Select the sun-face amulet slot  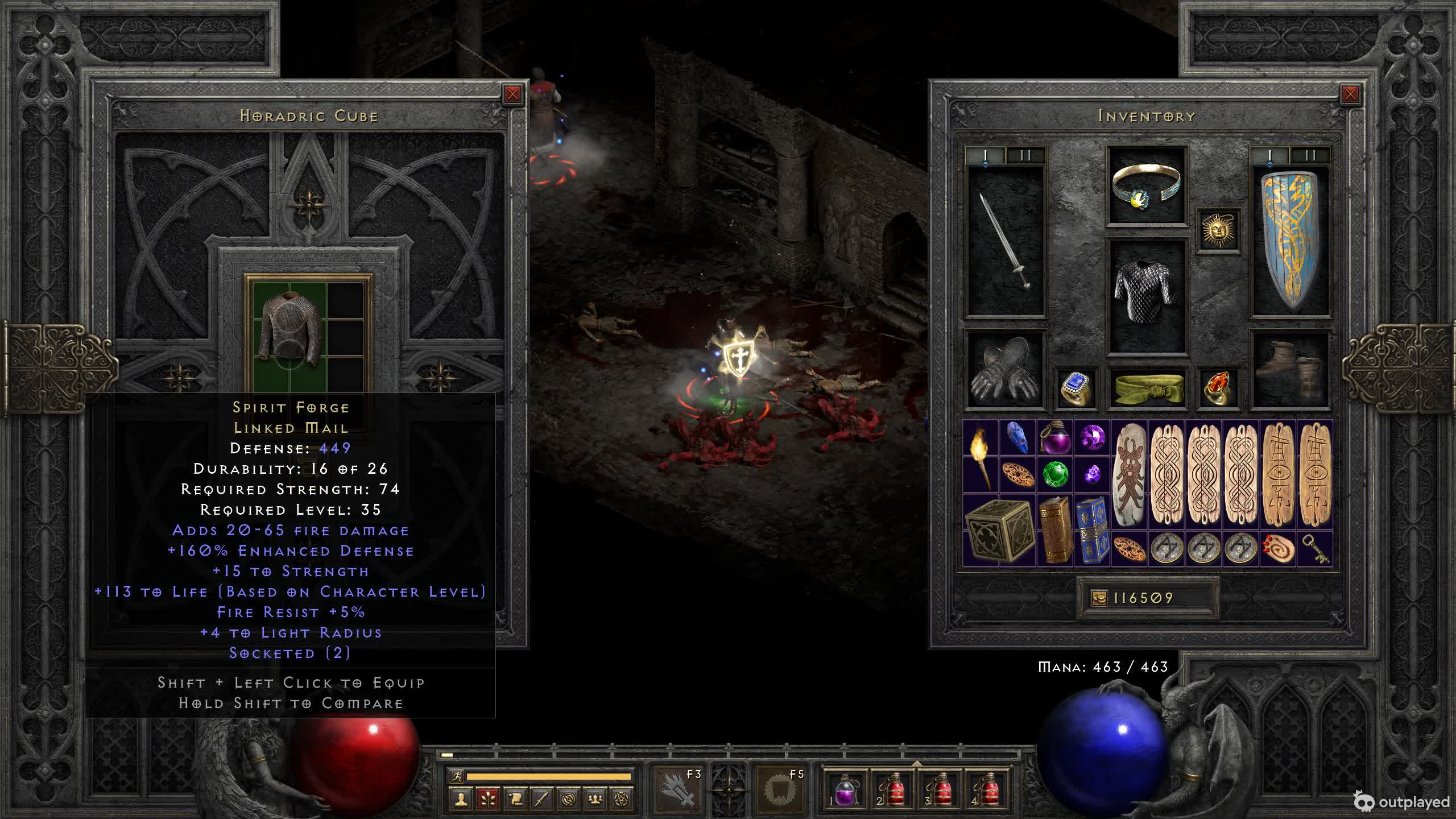(x=1218, y=230)
